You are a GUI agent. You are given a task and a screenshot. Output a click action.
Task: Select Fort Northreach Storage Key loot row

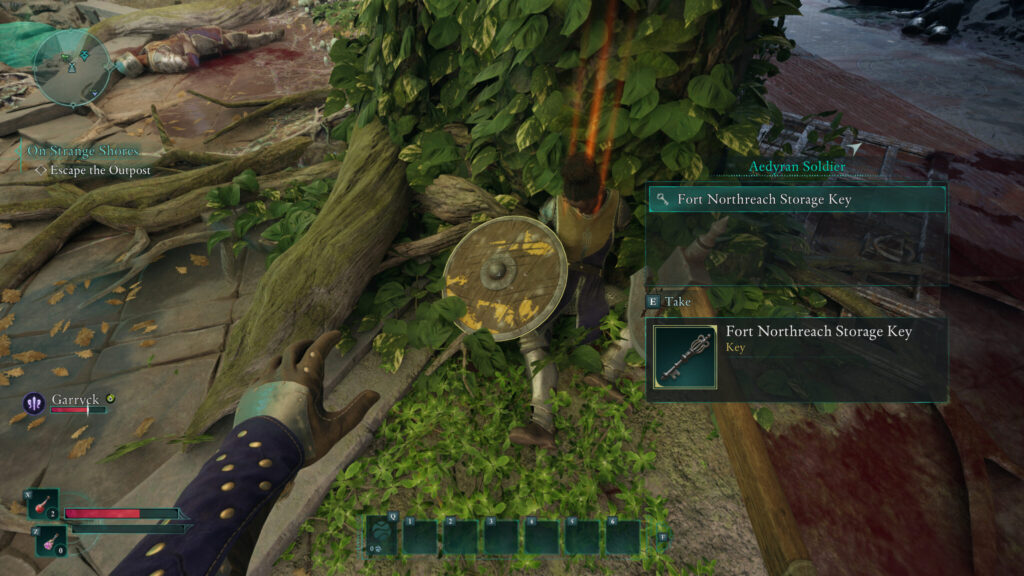pyautogui.click(x=796, y=199)
